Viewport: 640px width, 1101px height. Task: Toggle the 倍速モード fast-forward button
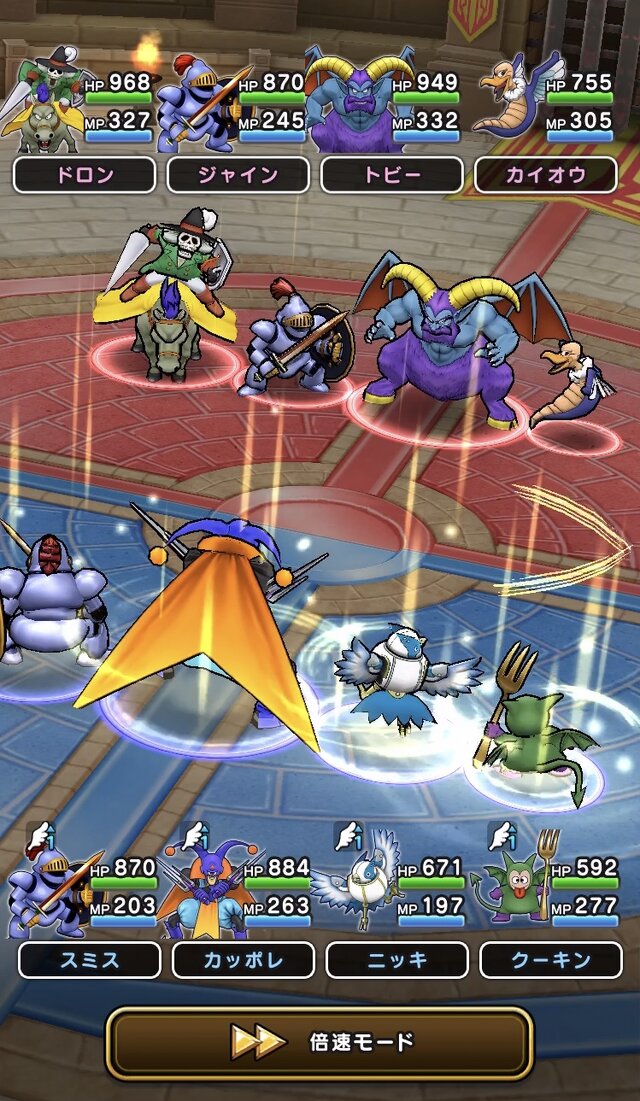point(319,1043)
